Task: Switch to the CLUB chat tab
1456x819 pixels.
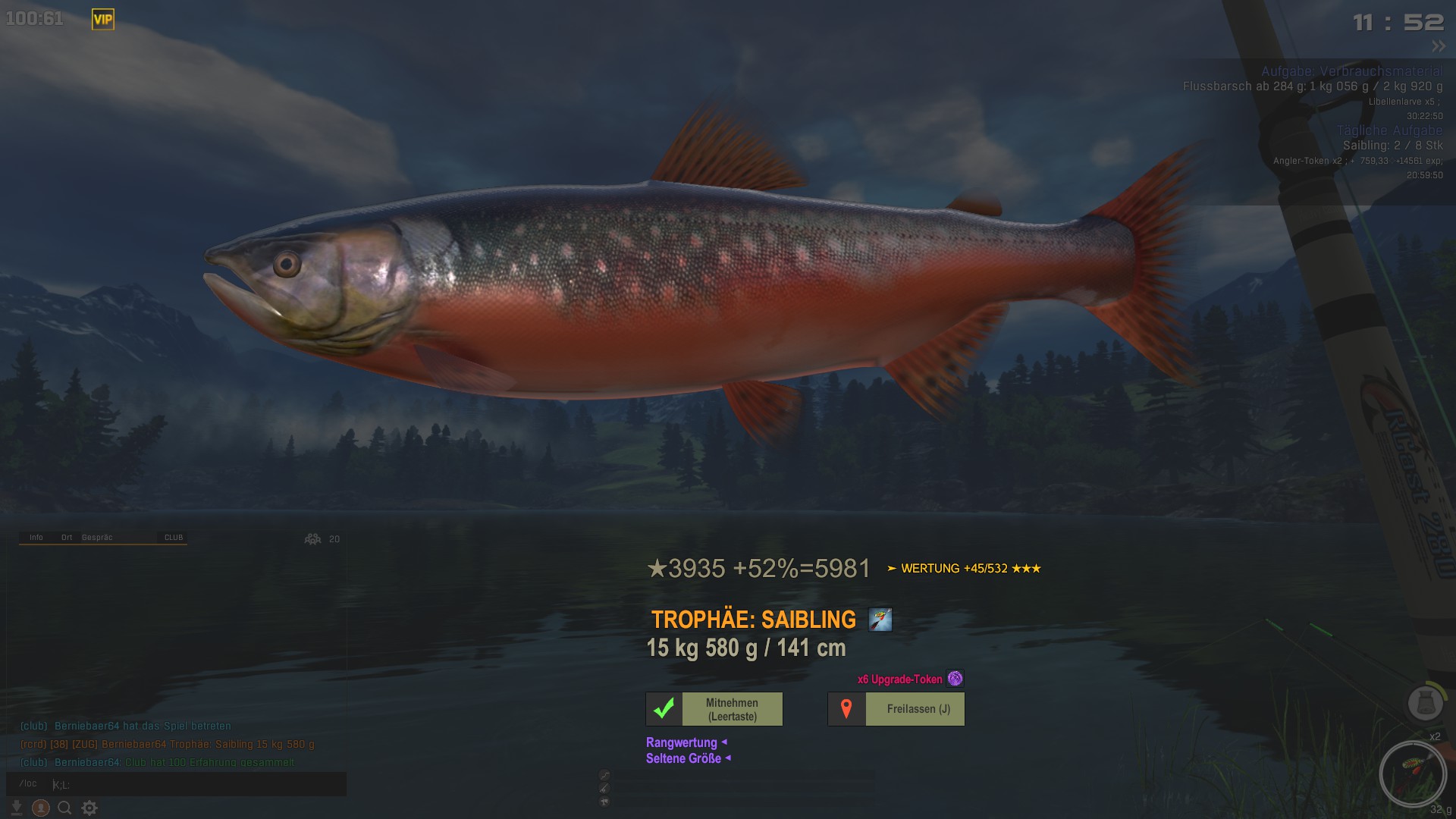Action: coord(174,538)
